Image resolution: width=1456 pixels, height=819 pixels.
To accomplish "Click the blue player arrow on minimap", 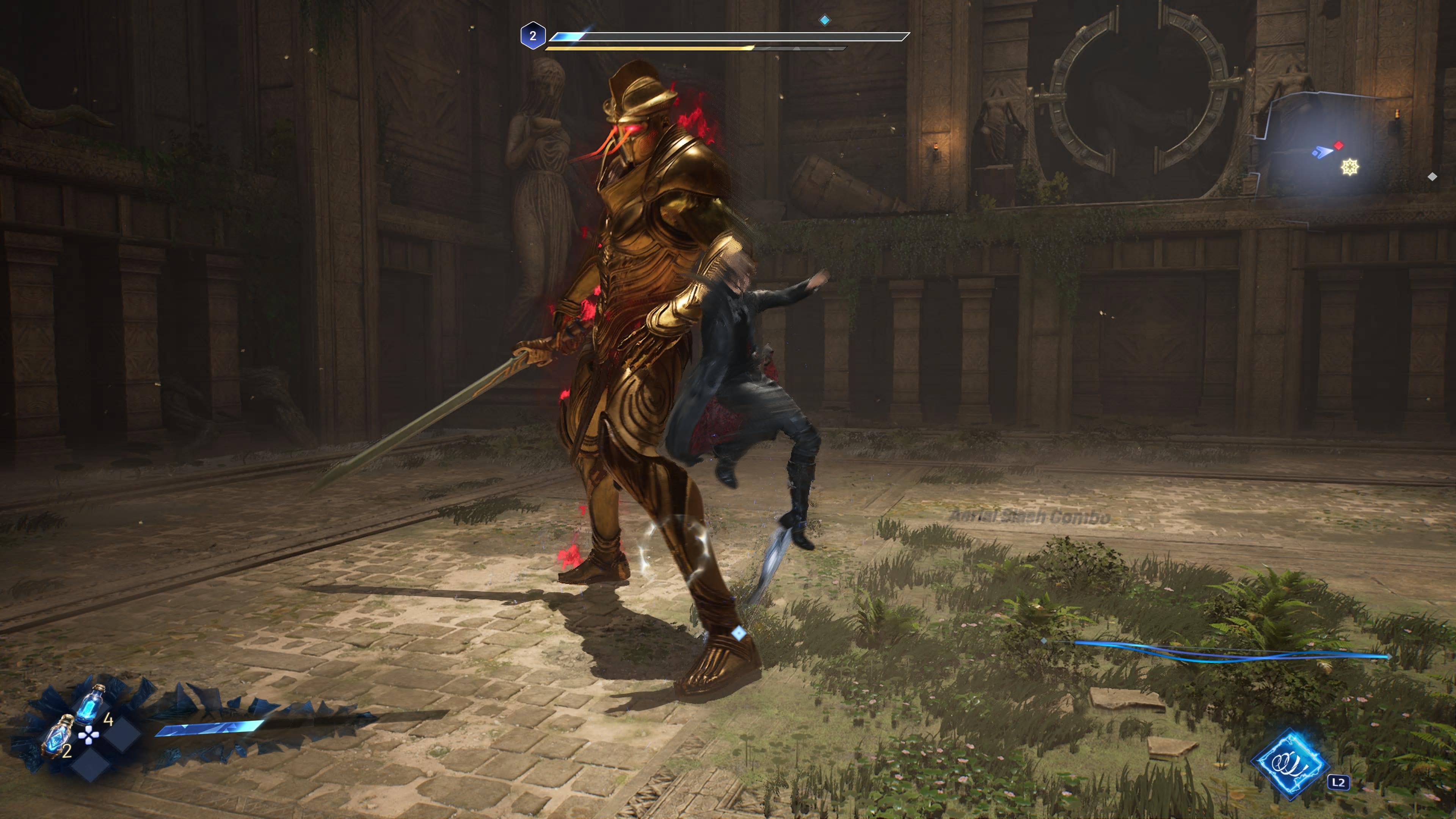I will click(1323, 152).
